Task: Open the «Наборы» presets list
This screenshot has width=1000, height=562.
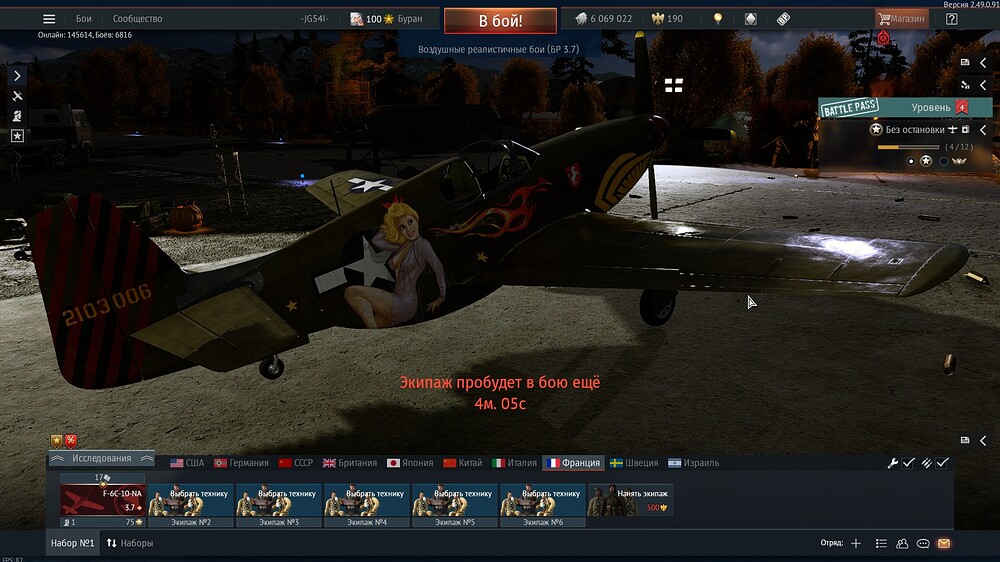Action: pyautogui.click(x=130, y=543)
